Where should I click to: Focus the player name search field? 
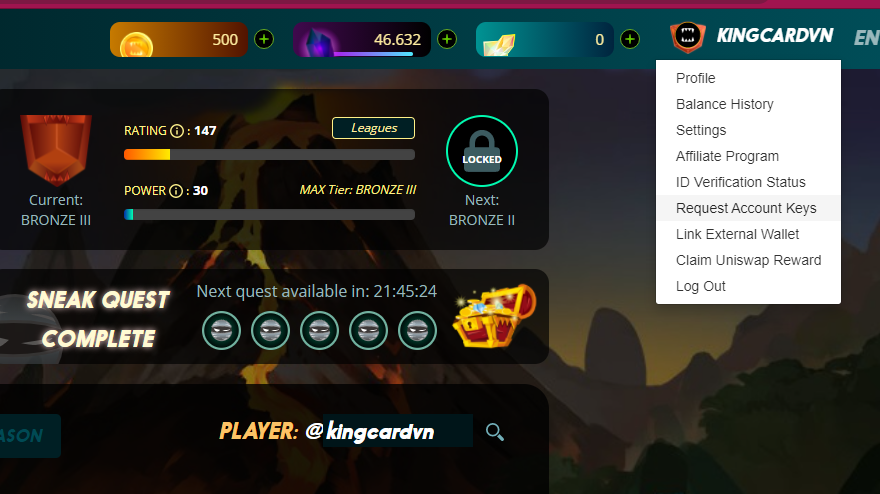coord(397,432)
